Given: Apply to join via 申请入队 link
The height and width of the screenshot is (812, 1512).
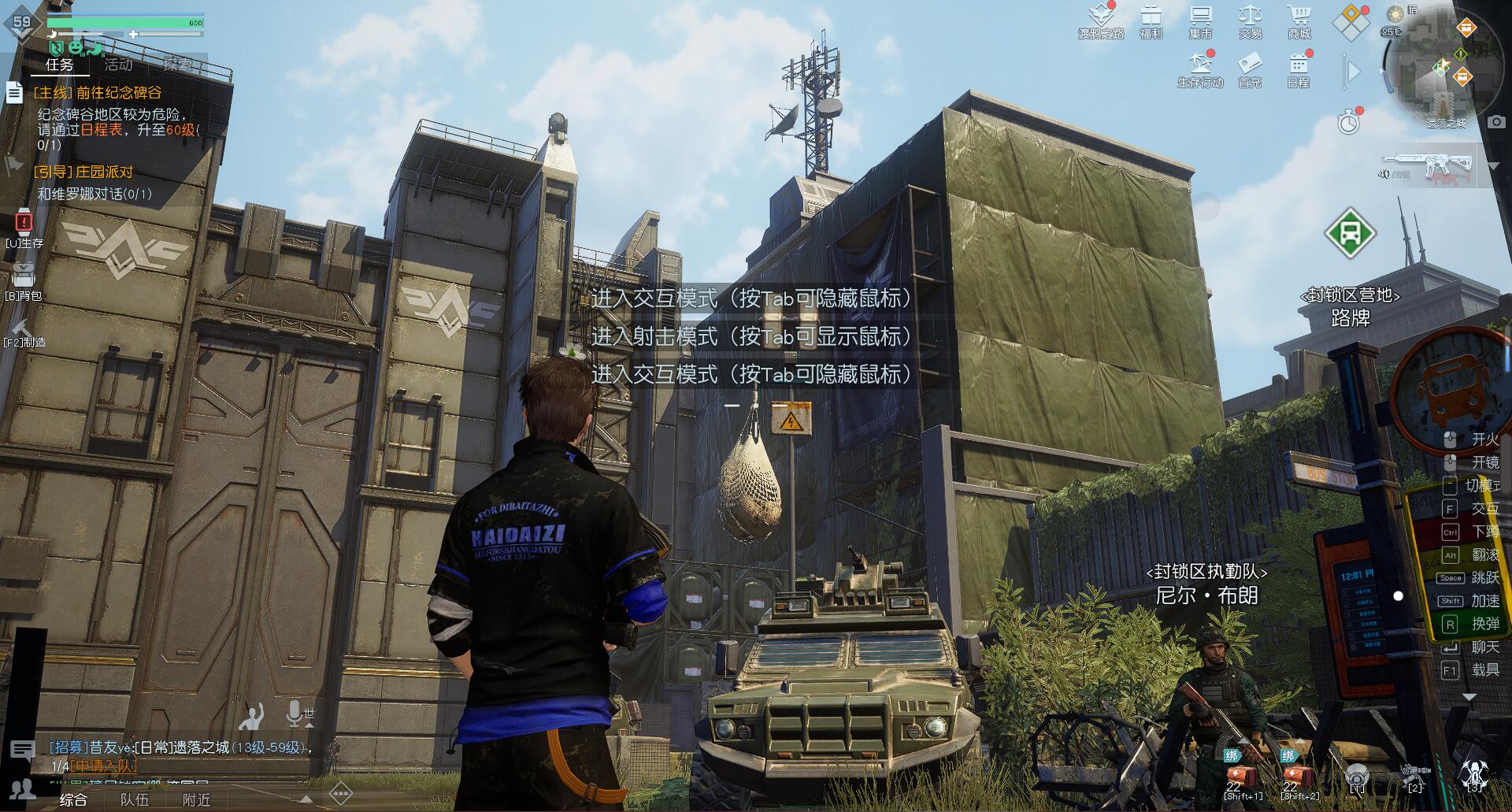Looking at the screenshot, I should tap(105, 766).
